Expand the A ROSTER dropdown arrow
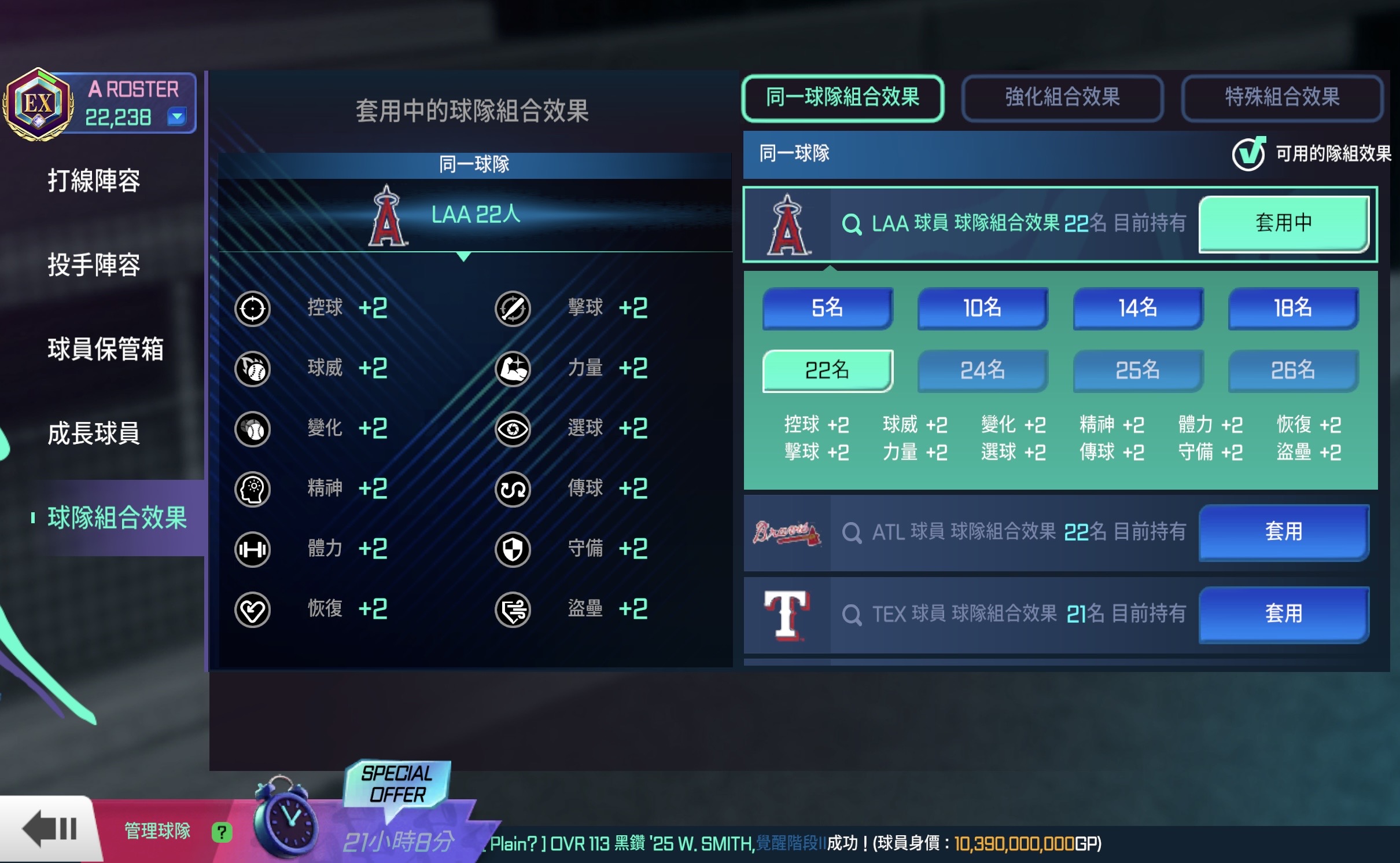The height and width of the screenshot is (863, 1400). (176, 117)
